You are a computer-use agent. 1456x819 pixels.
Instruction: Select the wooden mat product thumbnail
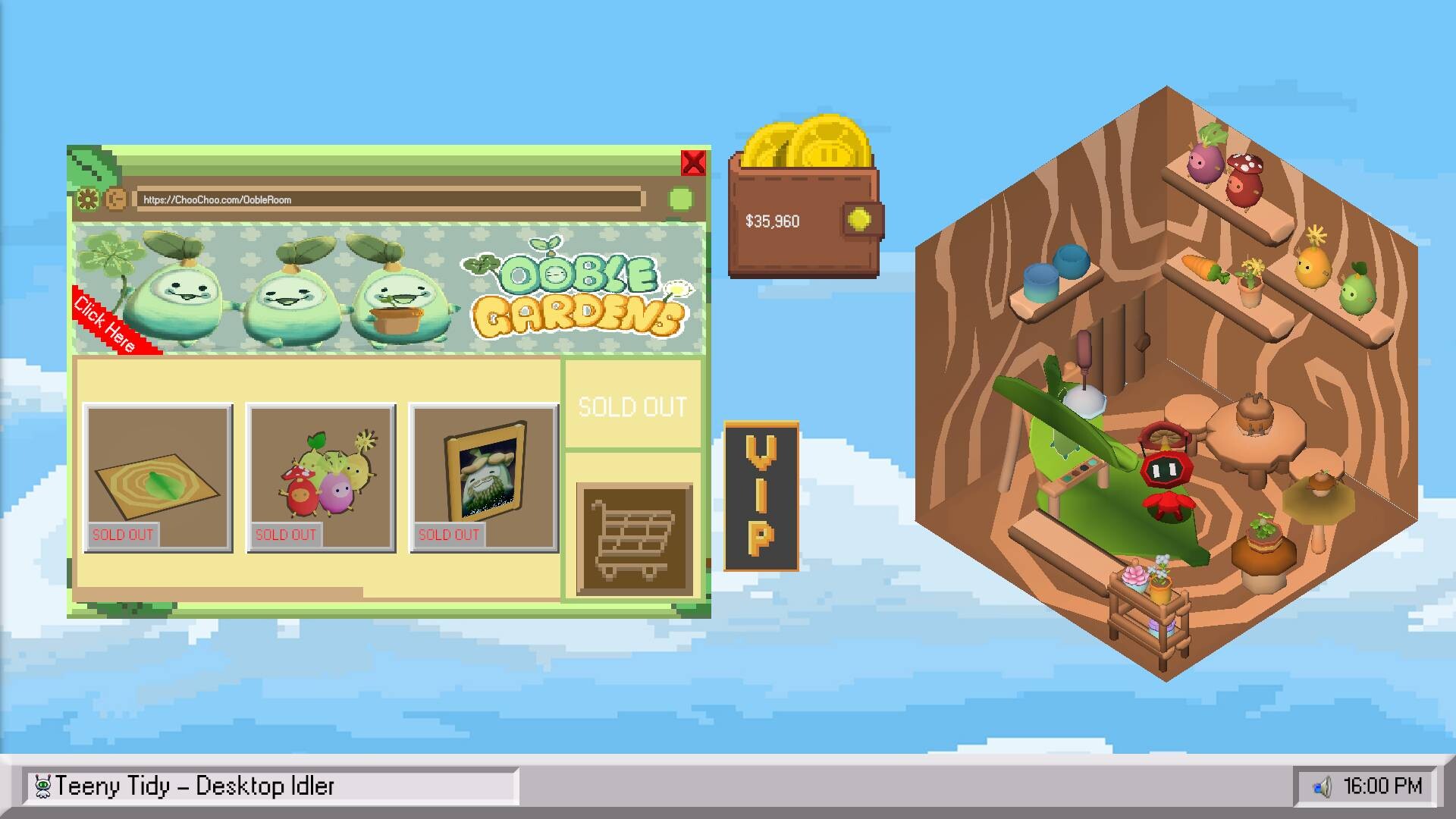pyautogui.click(x=158, y=478)
